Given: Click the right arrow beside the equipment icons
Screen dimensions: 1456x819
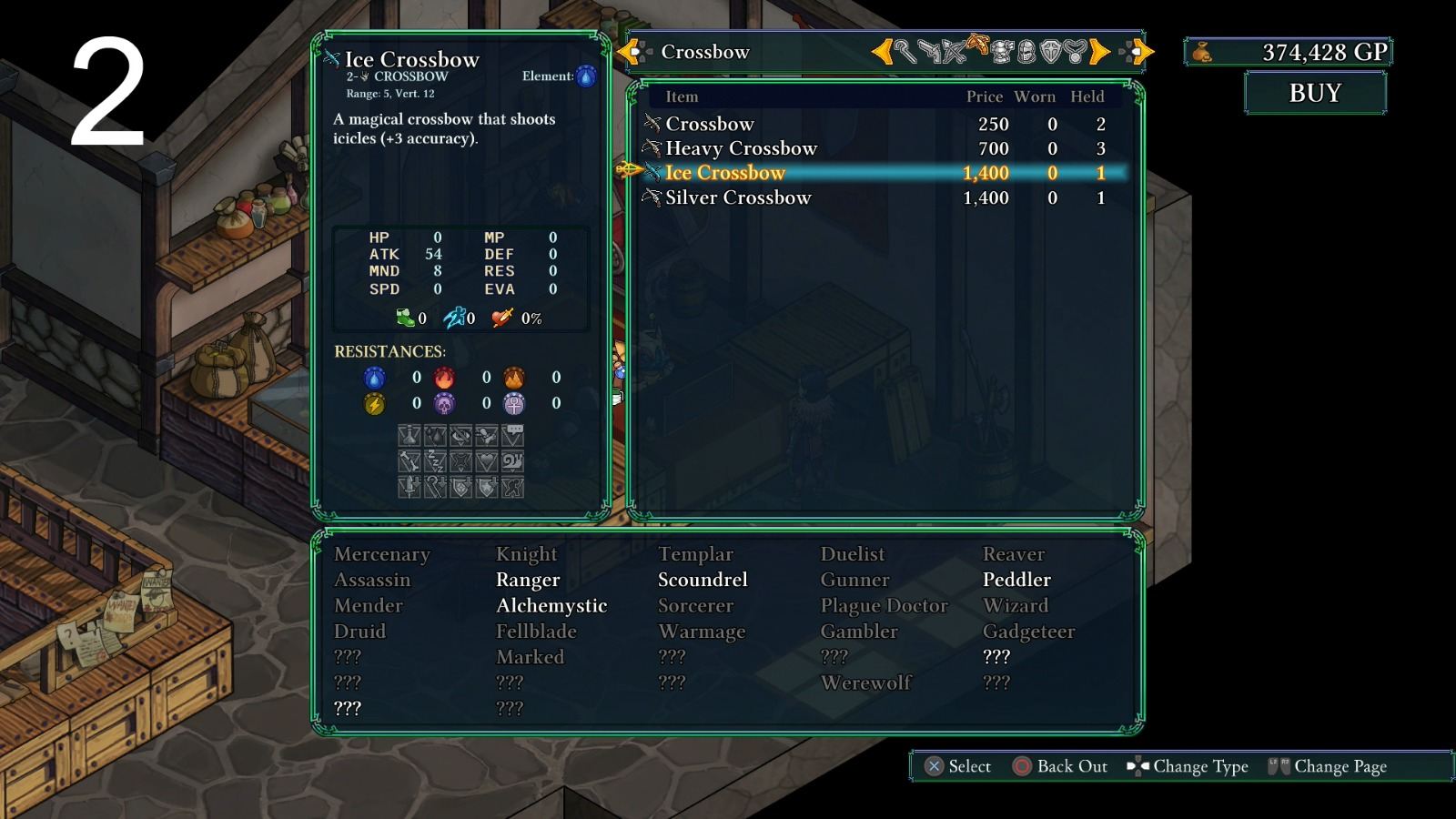Looking at the screenshot, I should click(1098, 52).
